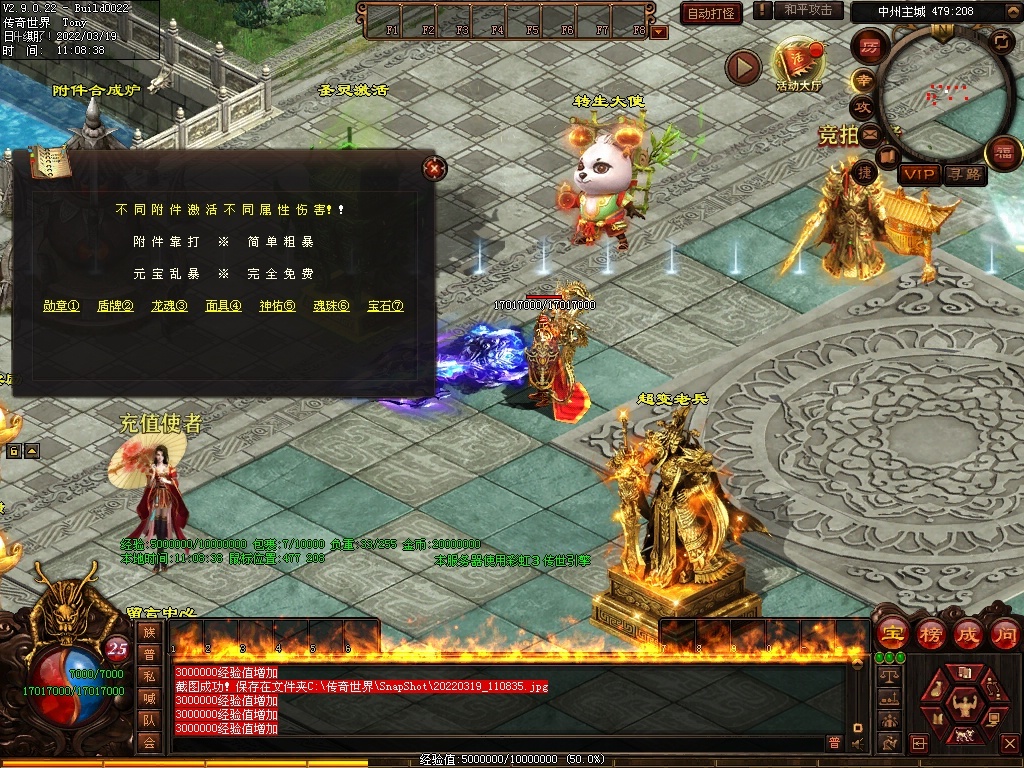The width and height of the screenshot is (1024, 768).
Task: Open the VIP panel
Action: [x=918, y=174]
